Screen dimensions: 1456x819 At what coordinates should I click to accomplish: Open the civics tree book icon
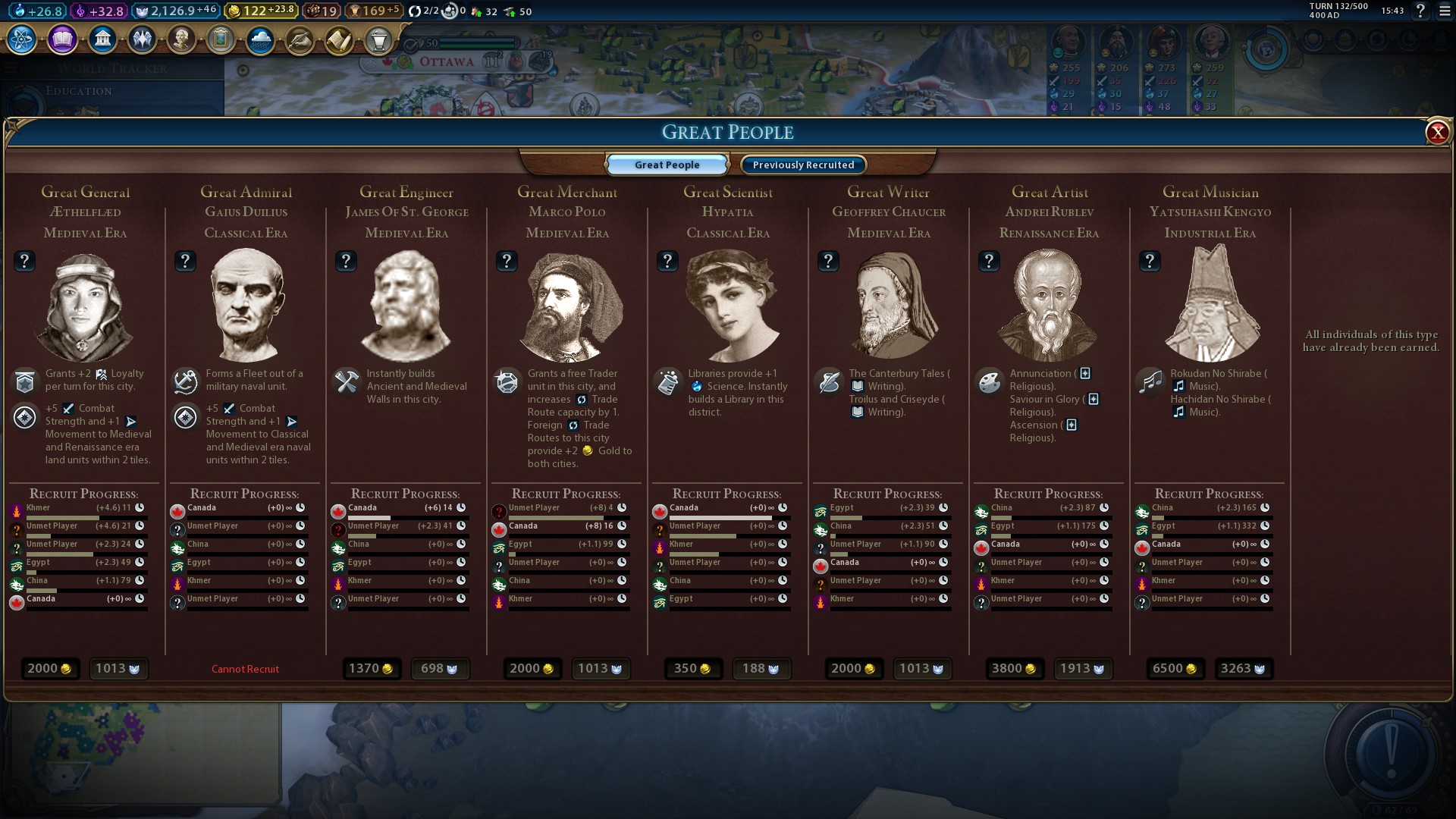pyautogui.click(x=62, y=39)
